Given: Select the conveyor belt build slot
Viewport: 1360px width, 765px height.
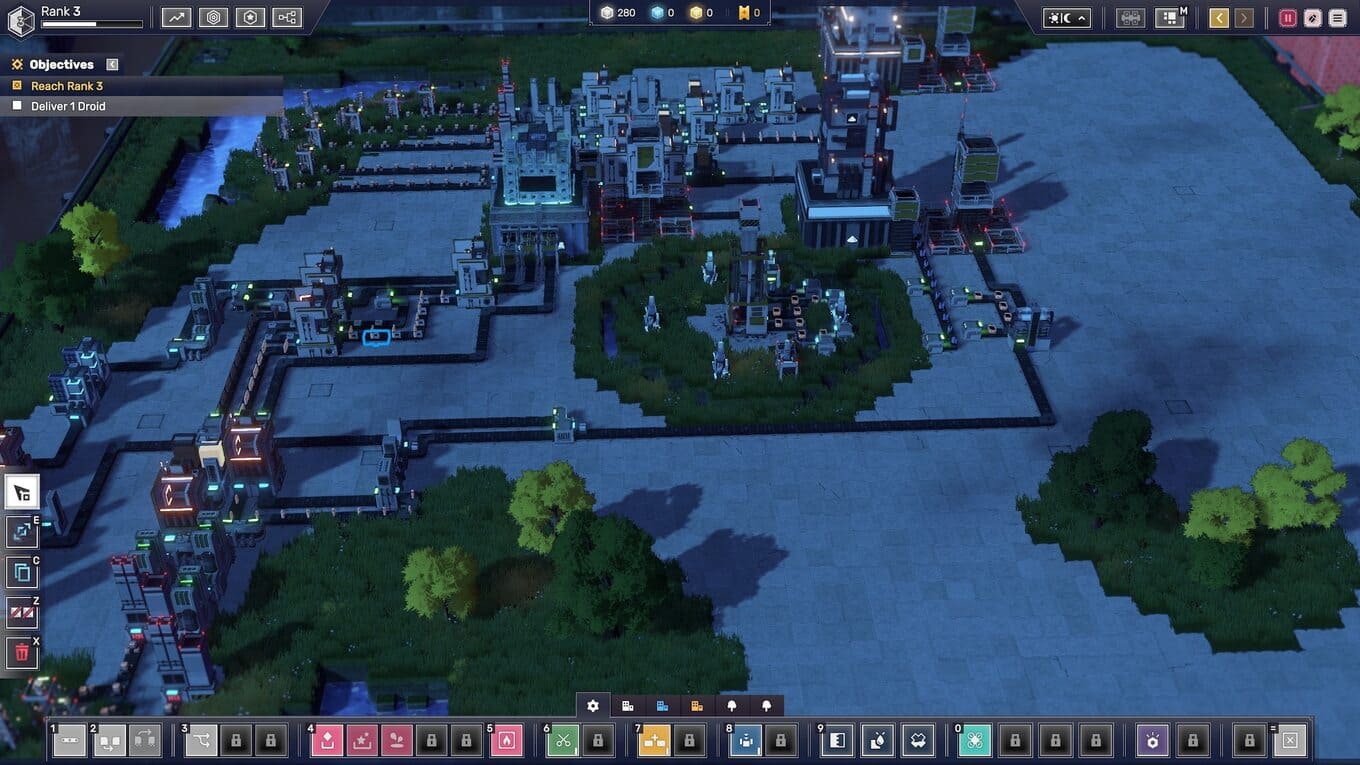Looking at the screenshot, I should 69,741.
